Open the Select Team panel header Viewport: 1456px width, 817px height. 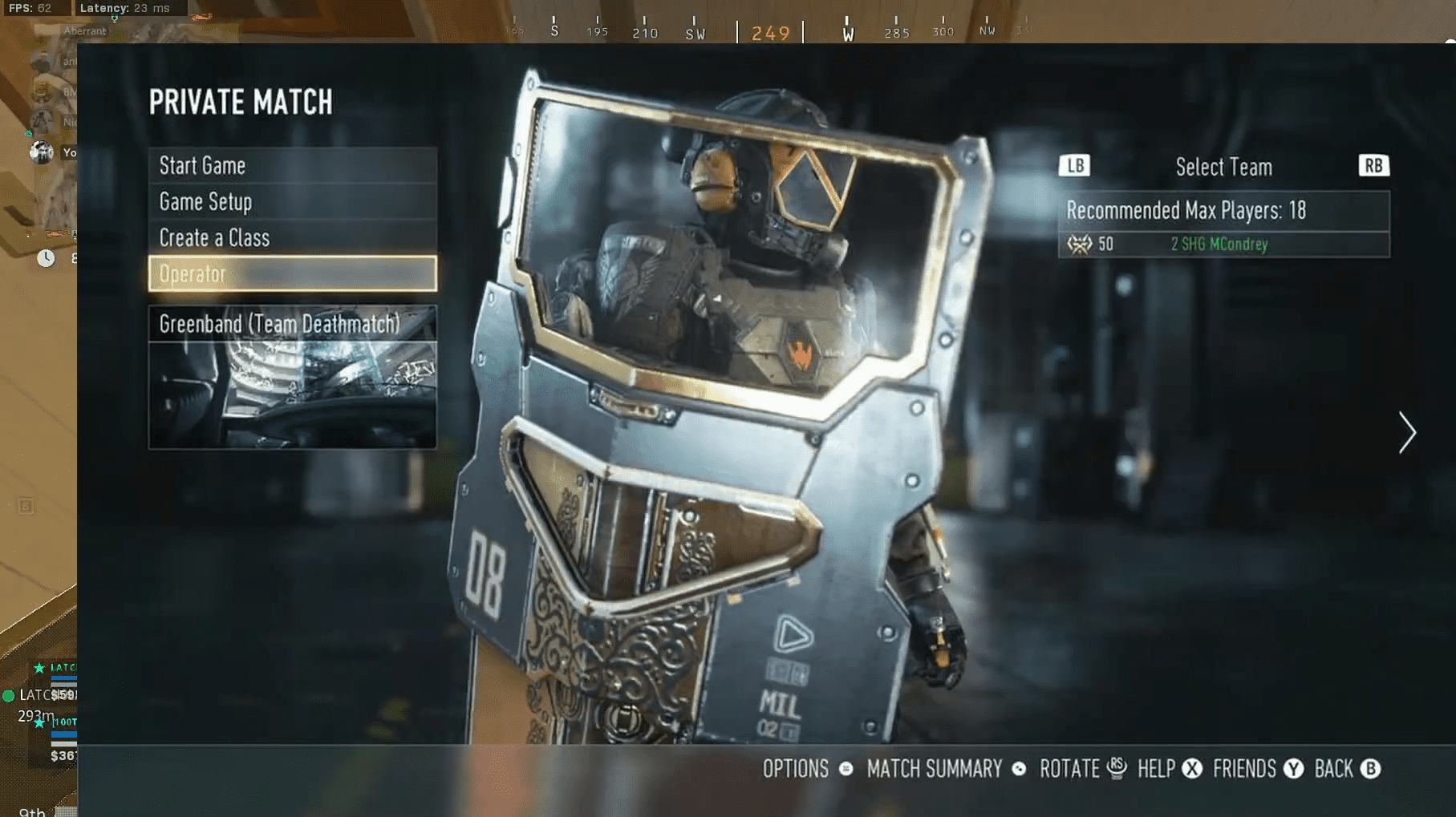(1223, 167)
